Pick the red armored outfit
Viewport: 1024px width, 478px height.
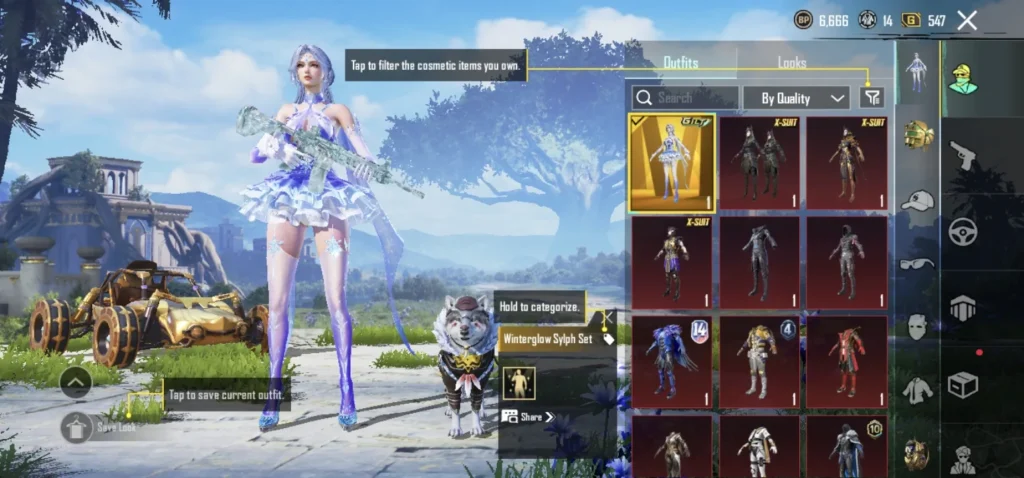[x=847, y=357]
